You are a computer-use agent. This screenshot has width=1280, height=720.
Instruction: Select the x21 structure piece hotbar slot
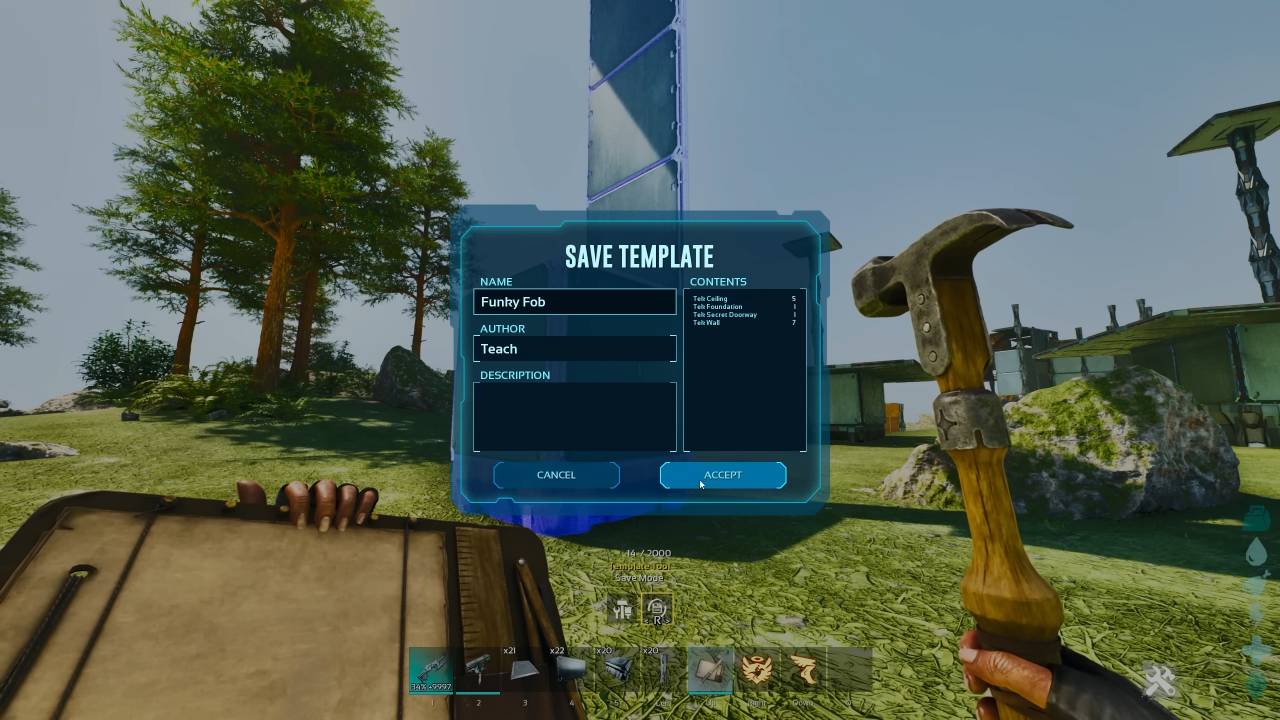pos(525,669)
